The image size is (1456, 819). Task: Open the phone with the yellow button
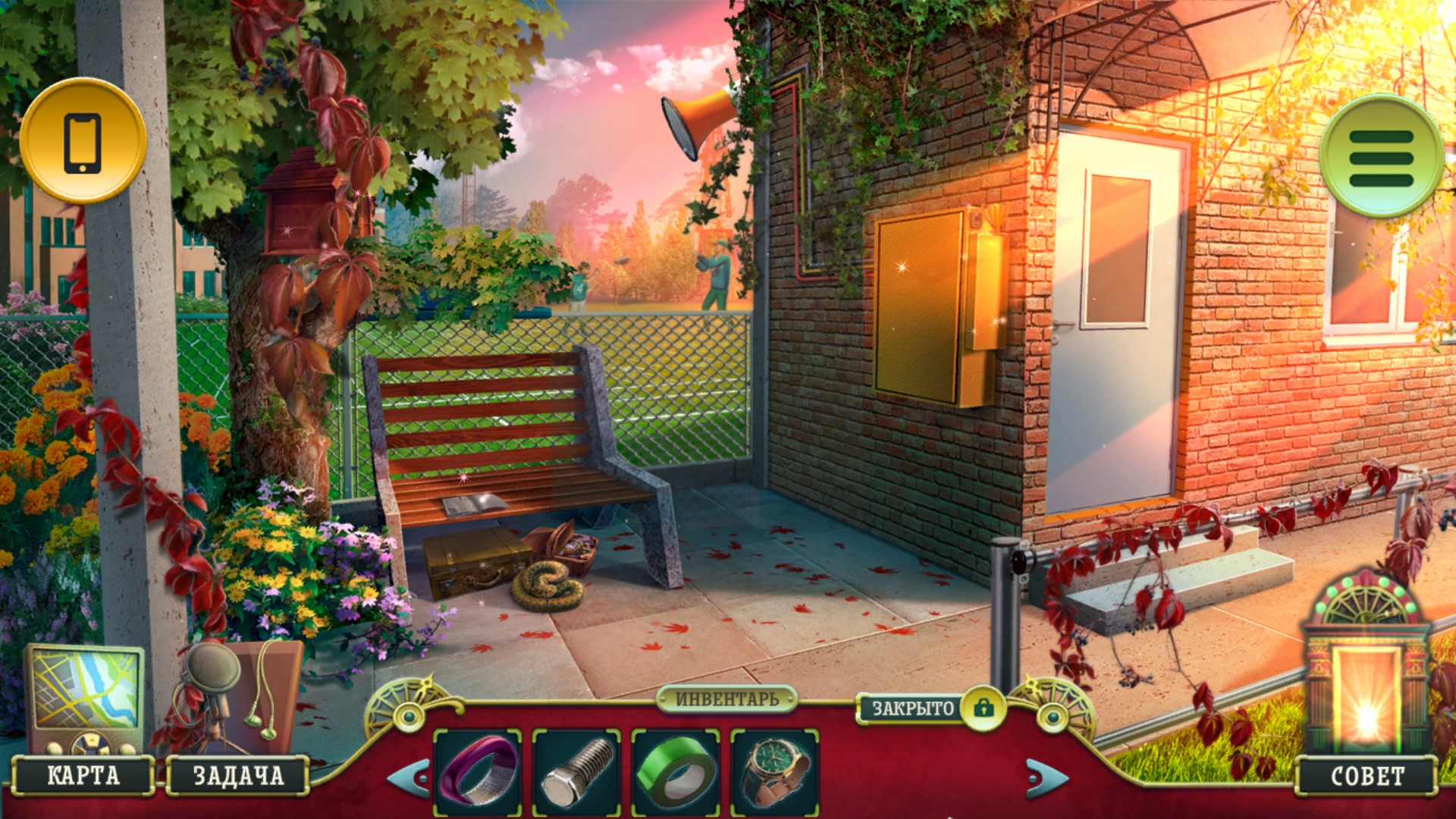[83, 142]
